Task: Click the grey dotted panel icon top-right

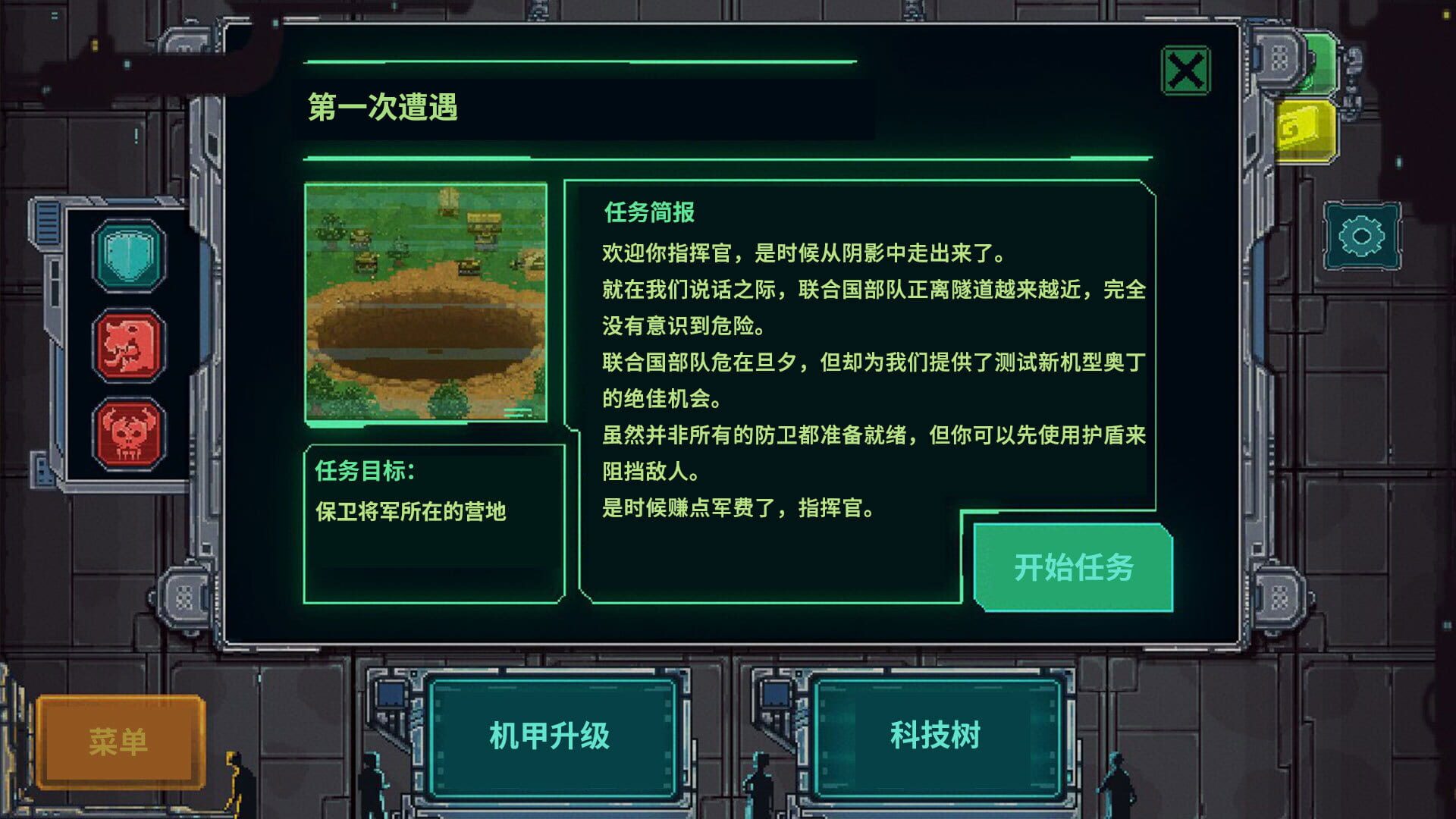Action: (x=1279, y=59)
